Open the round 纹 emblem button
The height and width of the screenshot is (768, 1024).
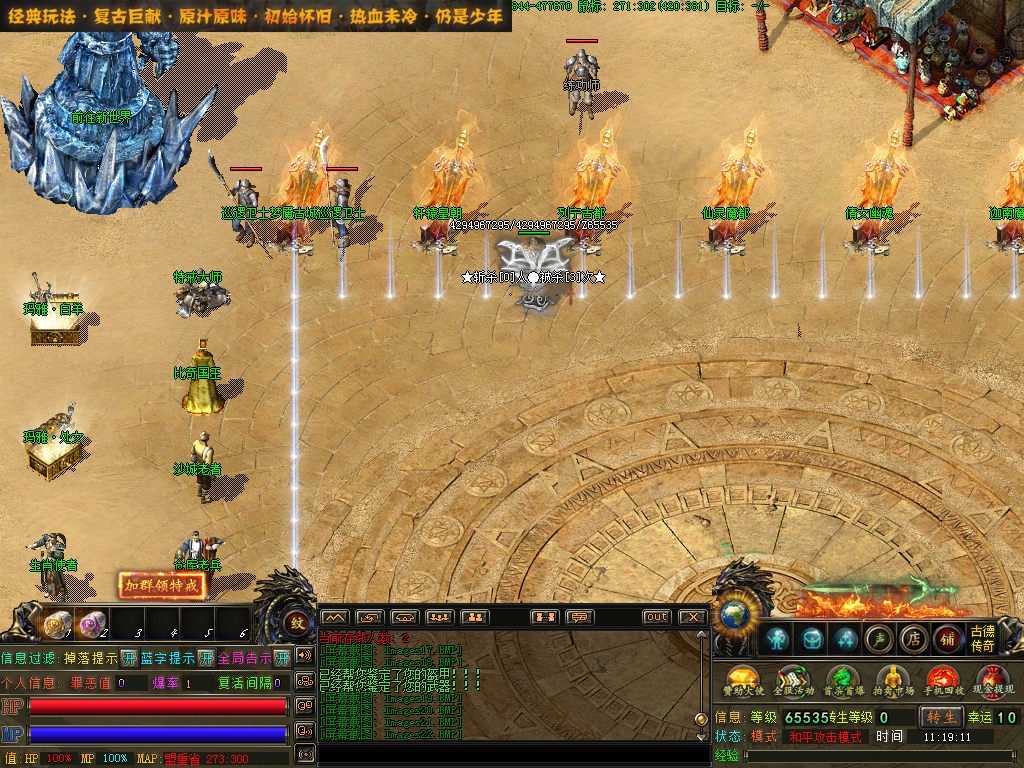[297, 623]
